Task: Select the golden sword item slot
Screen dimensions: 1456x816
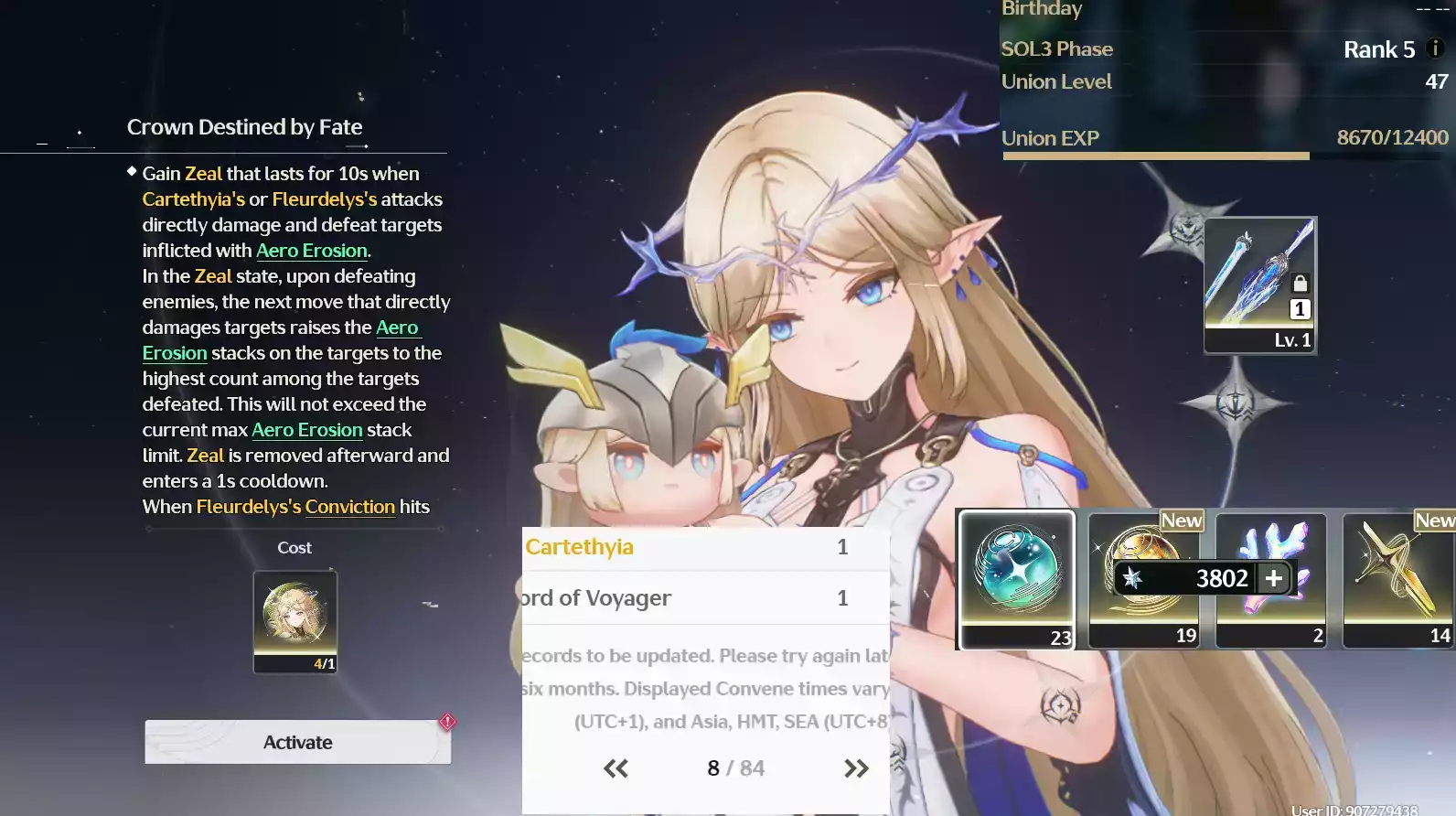Action: point(1398,578)
